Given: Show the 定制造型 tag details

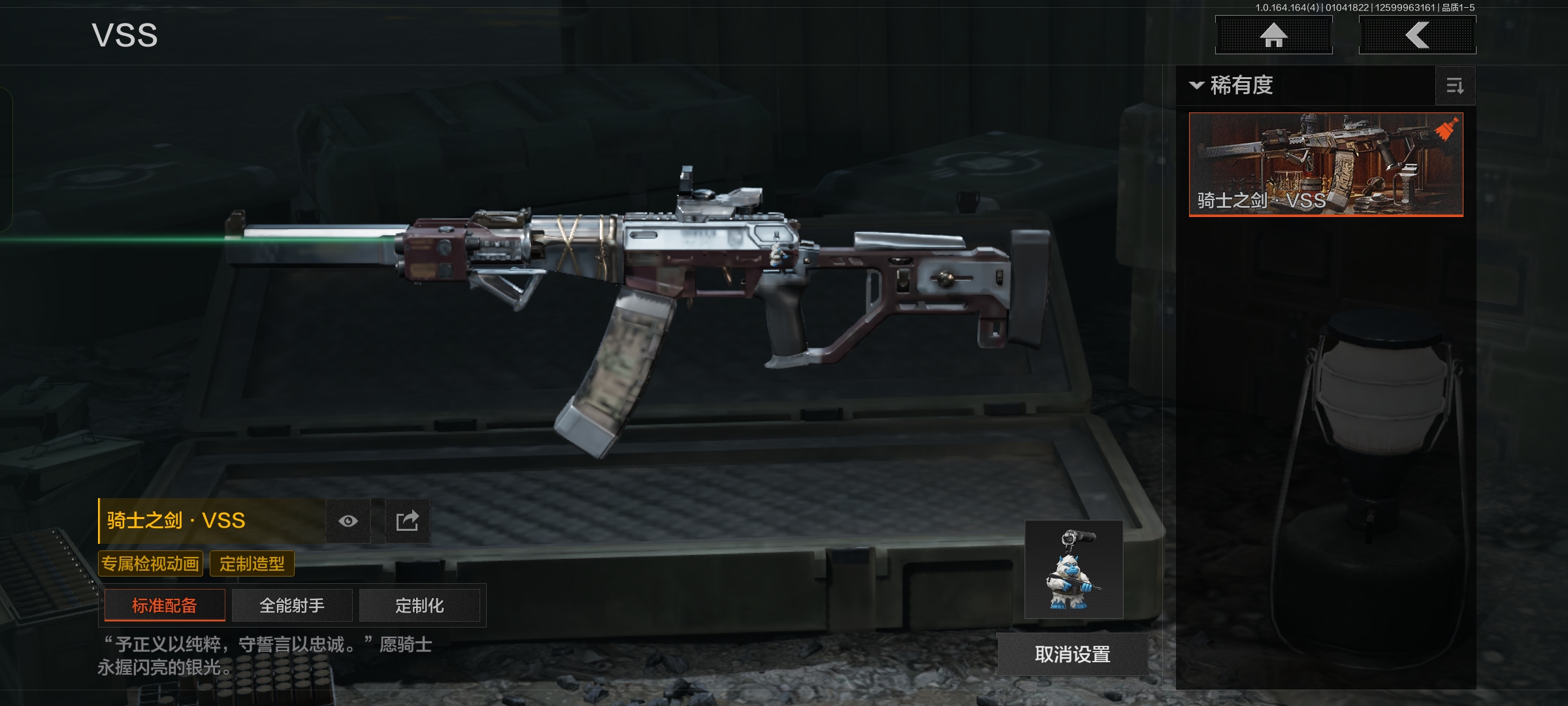Looking at the screenshot, I should [252, 563].
